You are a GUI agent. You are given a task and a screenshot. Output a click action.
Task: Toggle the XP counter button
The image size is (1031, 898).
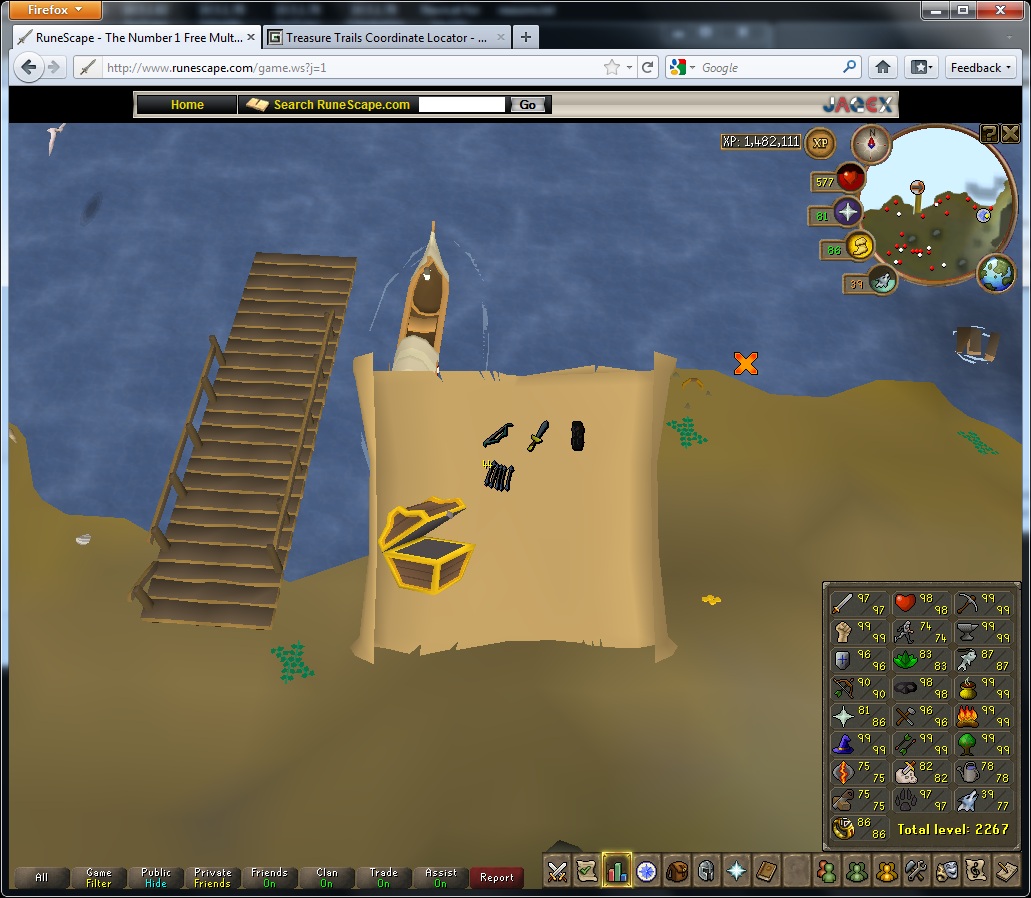tap(820, 142)
